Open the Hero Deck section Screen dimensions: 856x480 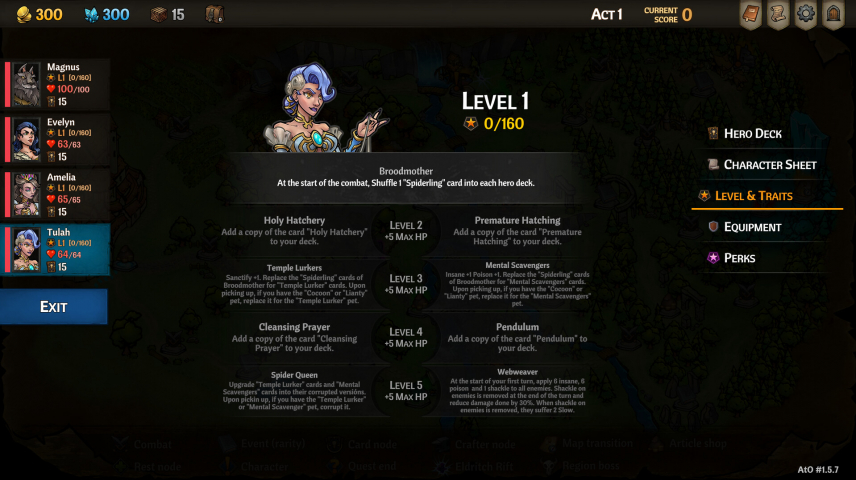coord(753,134)
